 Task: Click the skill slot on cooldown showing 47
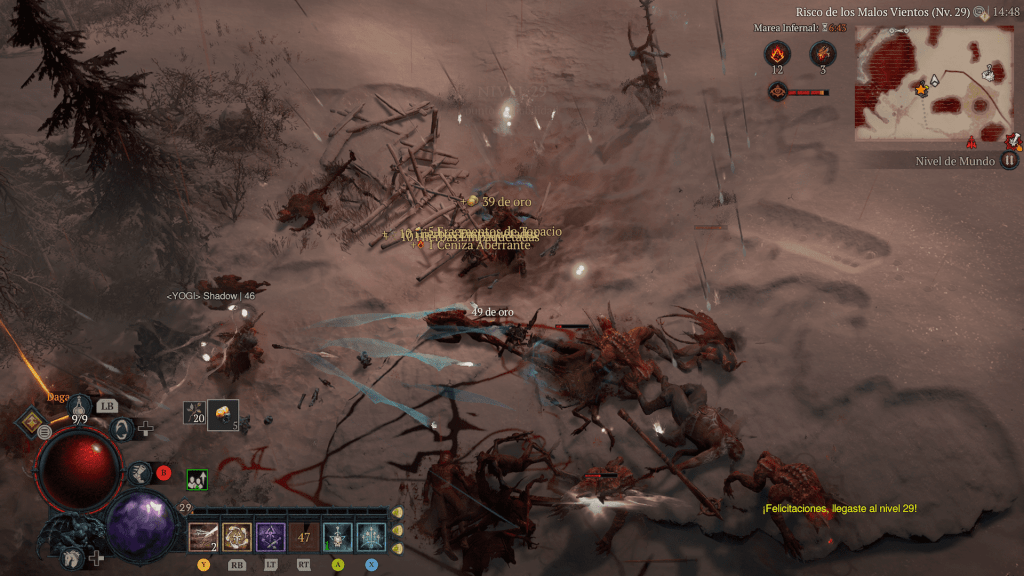[x=304, y=537]
